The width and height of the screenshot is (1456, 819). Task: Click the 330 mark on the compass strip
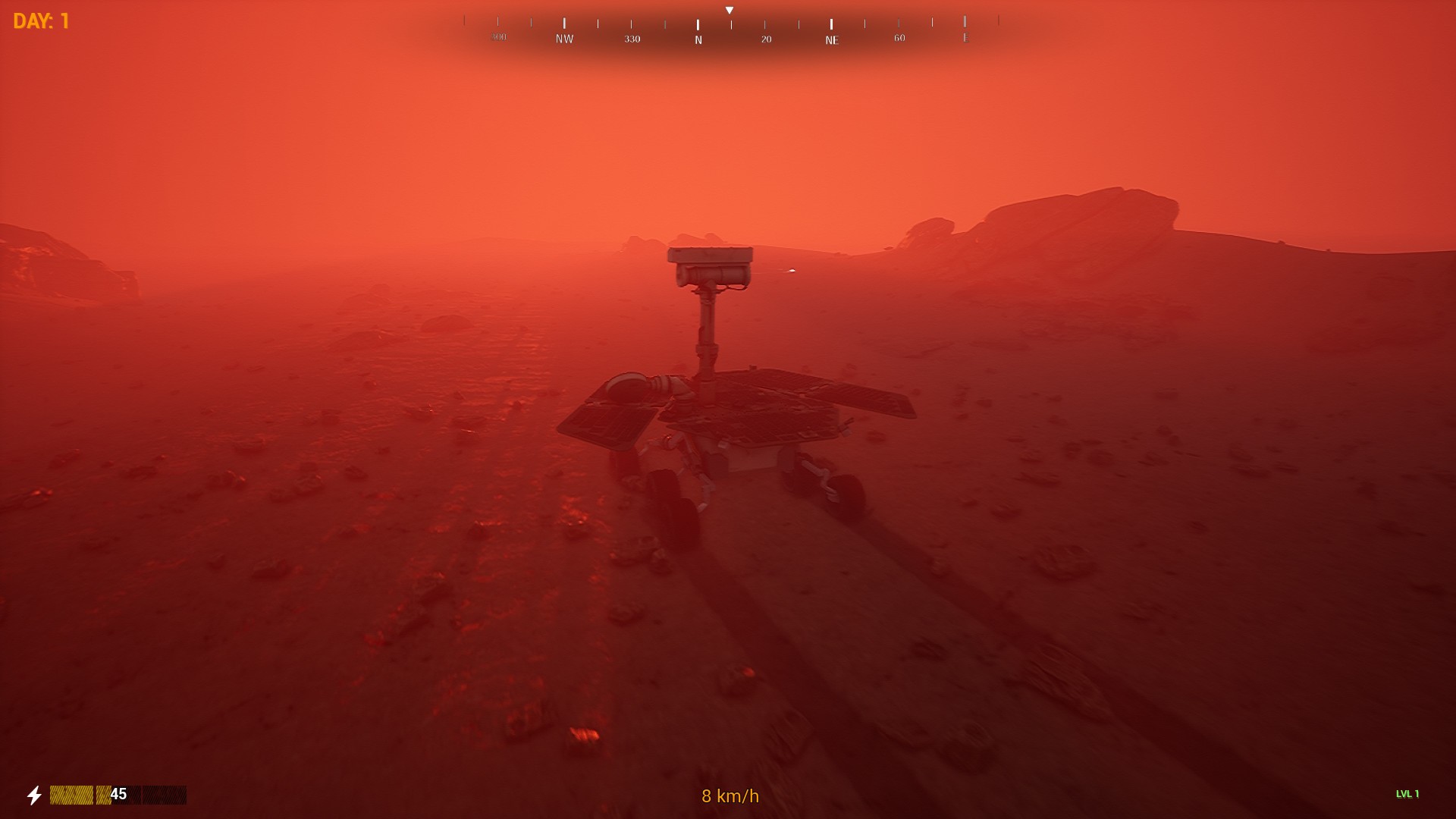tap(631, 36)
